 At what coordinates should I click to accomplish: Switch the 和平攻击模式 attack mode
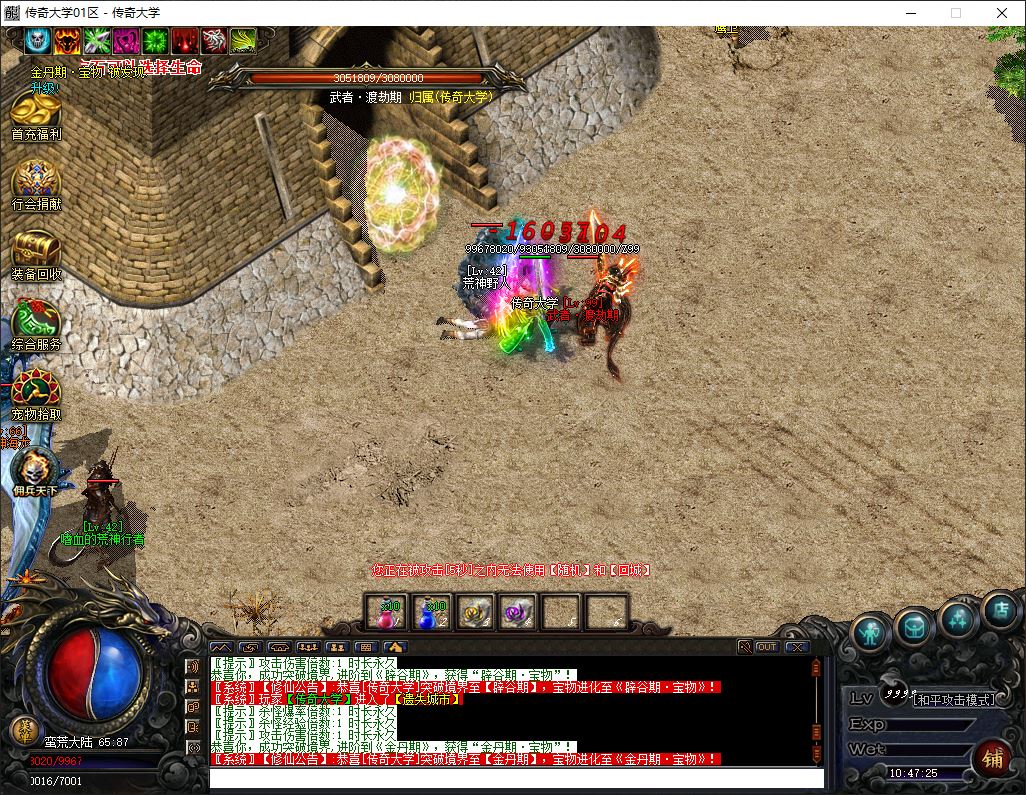(954, 699)
